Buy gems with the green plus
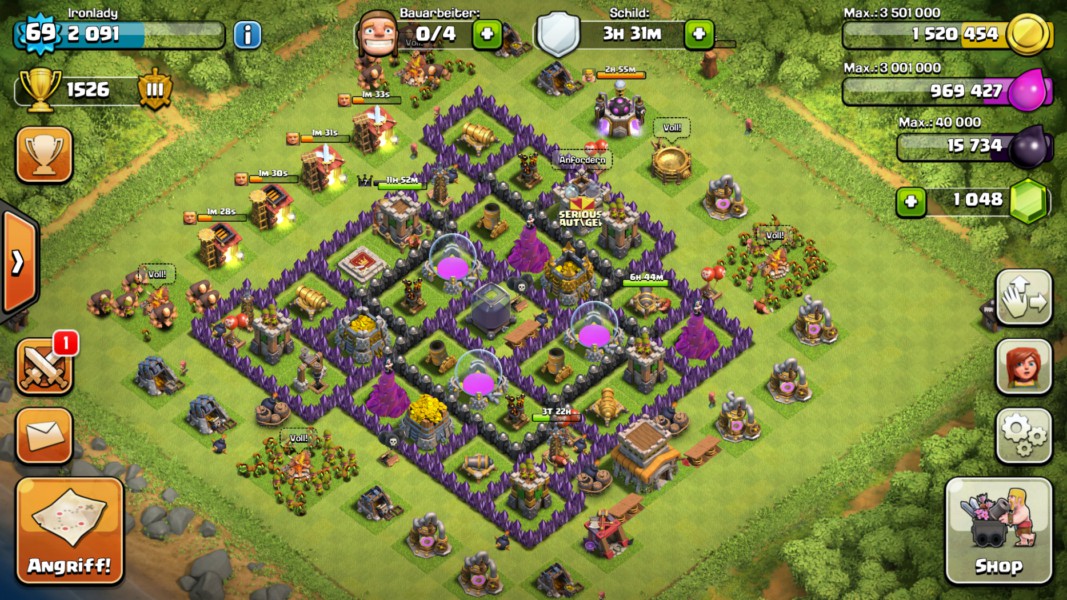Image resolution: width=1067 pixels, height=600 pixels. click(910, 201)
